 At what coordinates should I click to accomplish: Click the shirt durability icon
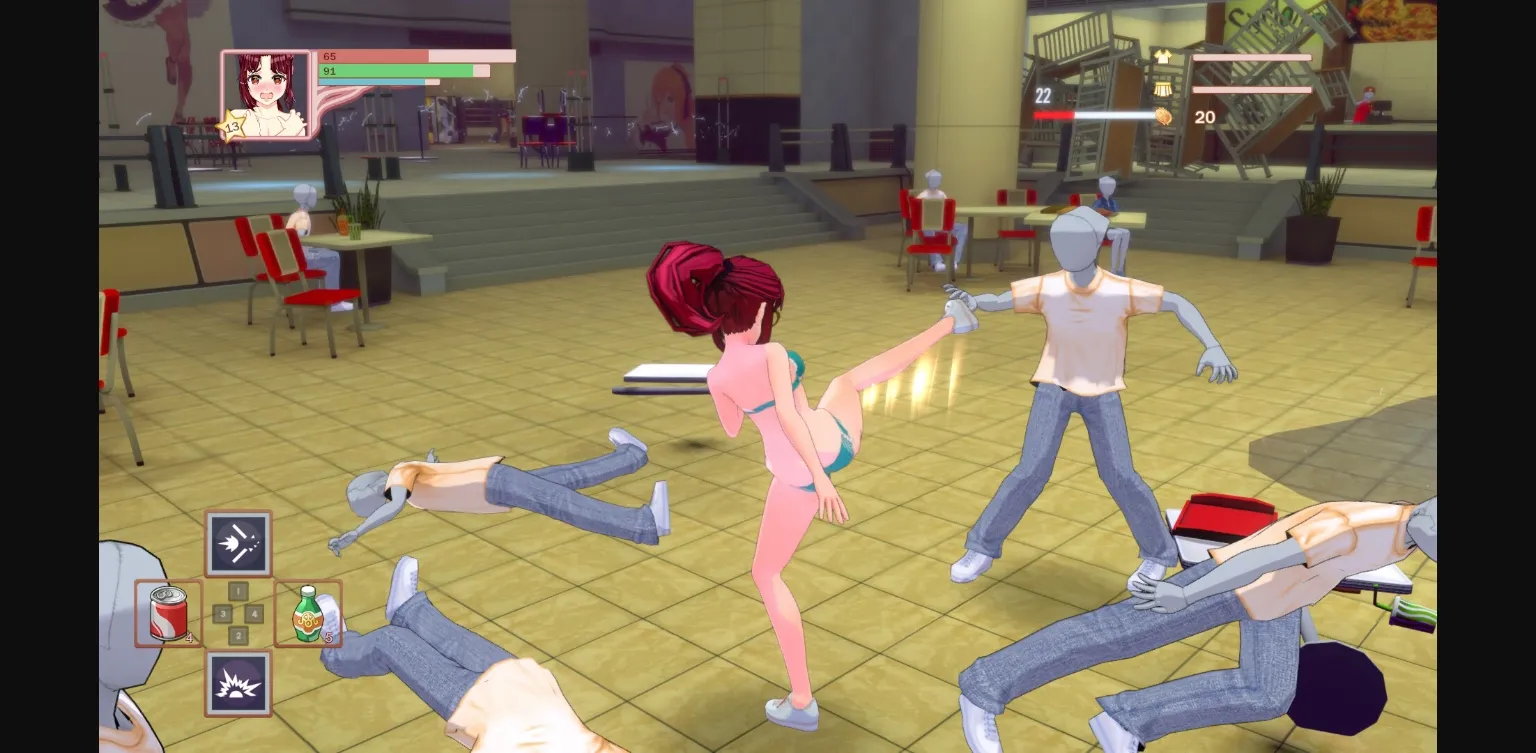1162,57
